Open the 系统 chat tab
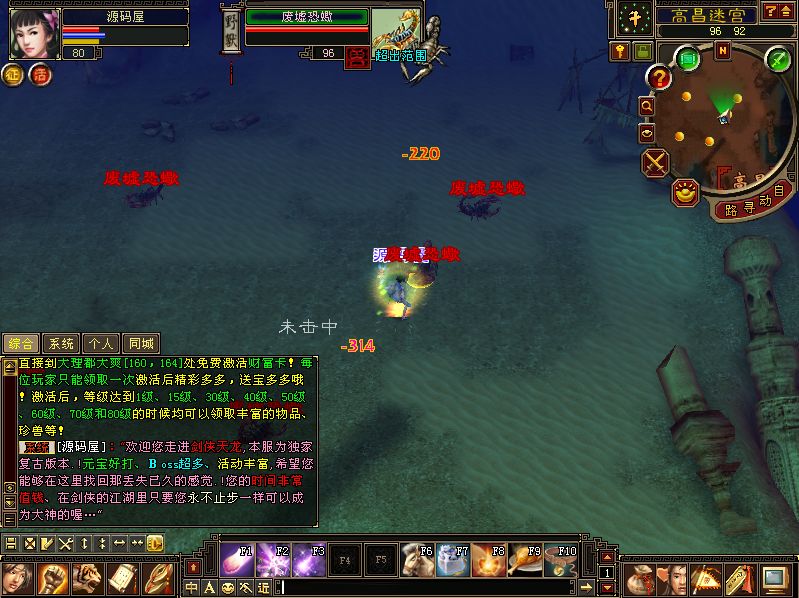Viewport: 799px width, 598px height. pos(62,343)
